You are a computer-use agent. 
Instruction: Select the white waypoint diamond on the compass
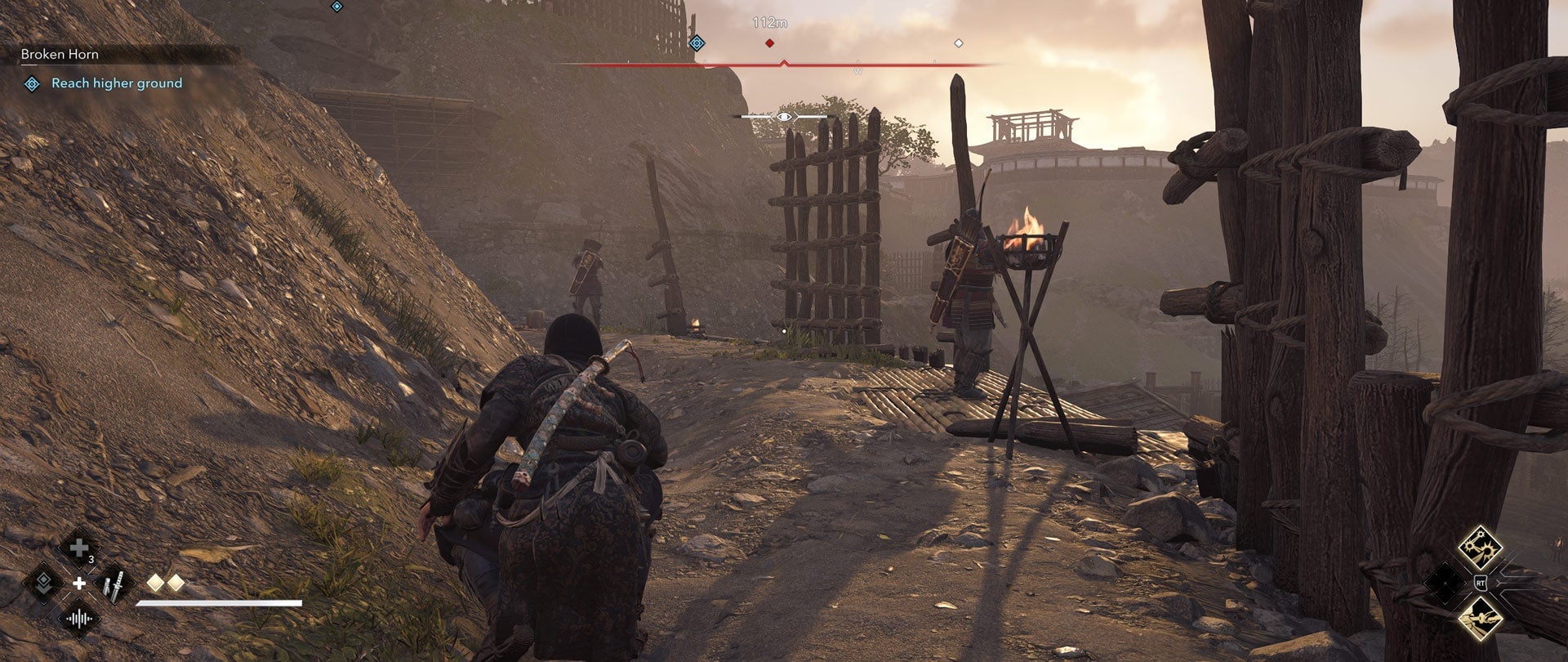(959, 43)
